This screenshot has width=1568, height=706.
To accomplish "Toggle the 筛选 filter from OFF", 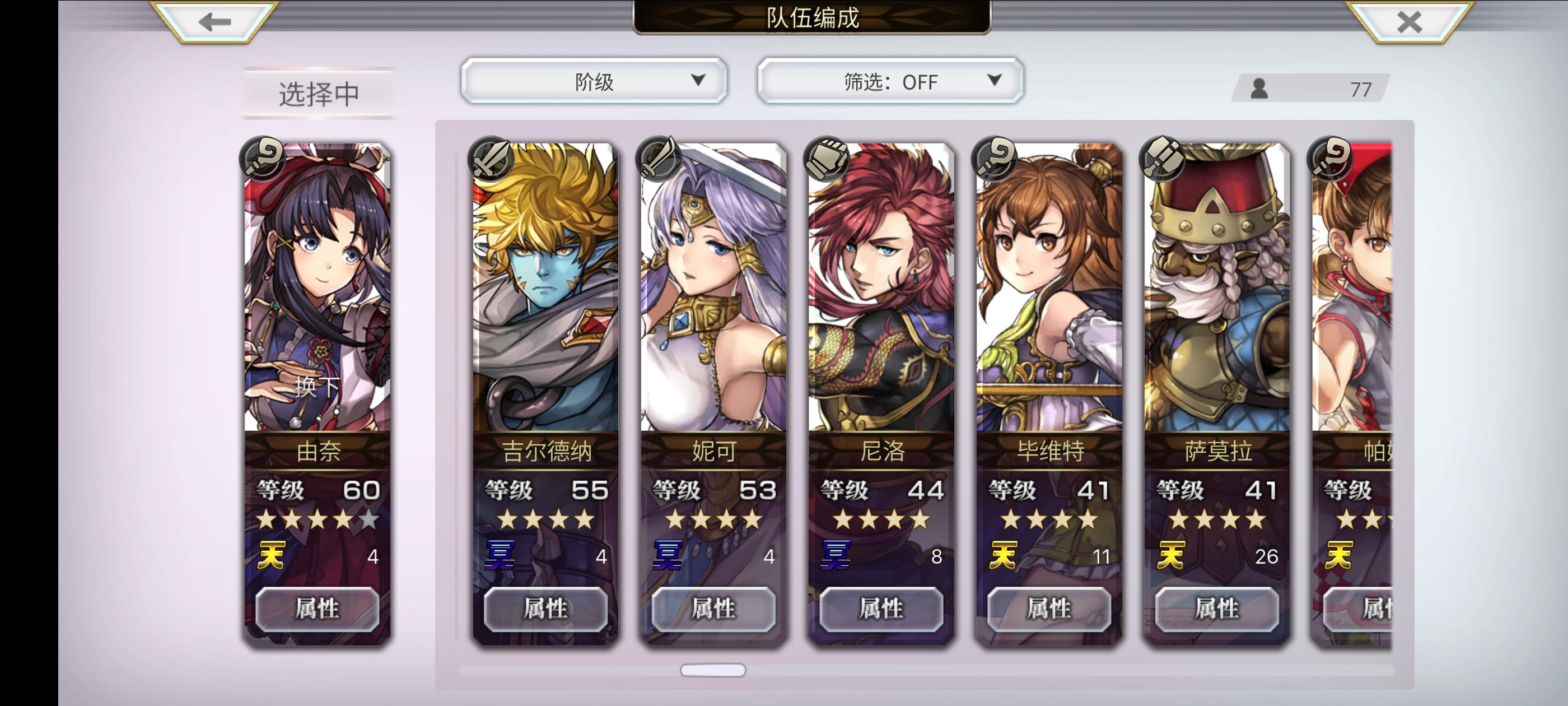I will (x=889, y=81).
